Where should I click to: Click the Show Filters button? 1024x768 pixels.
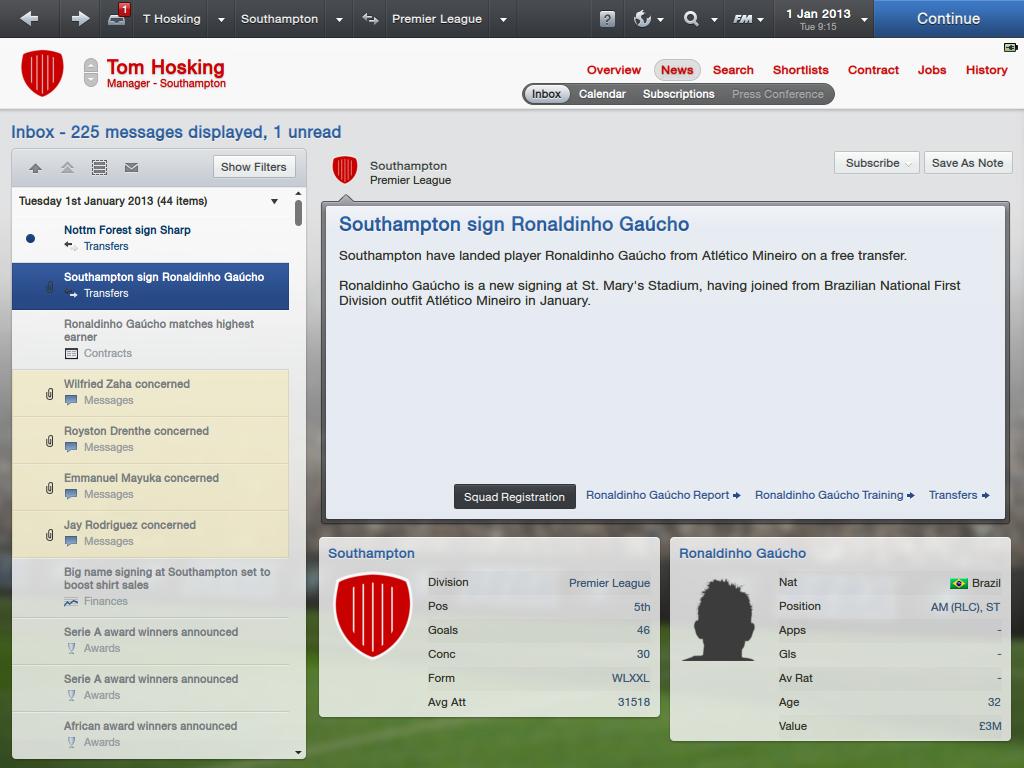(254, 167)
